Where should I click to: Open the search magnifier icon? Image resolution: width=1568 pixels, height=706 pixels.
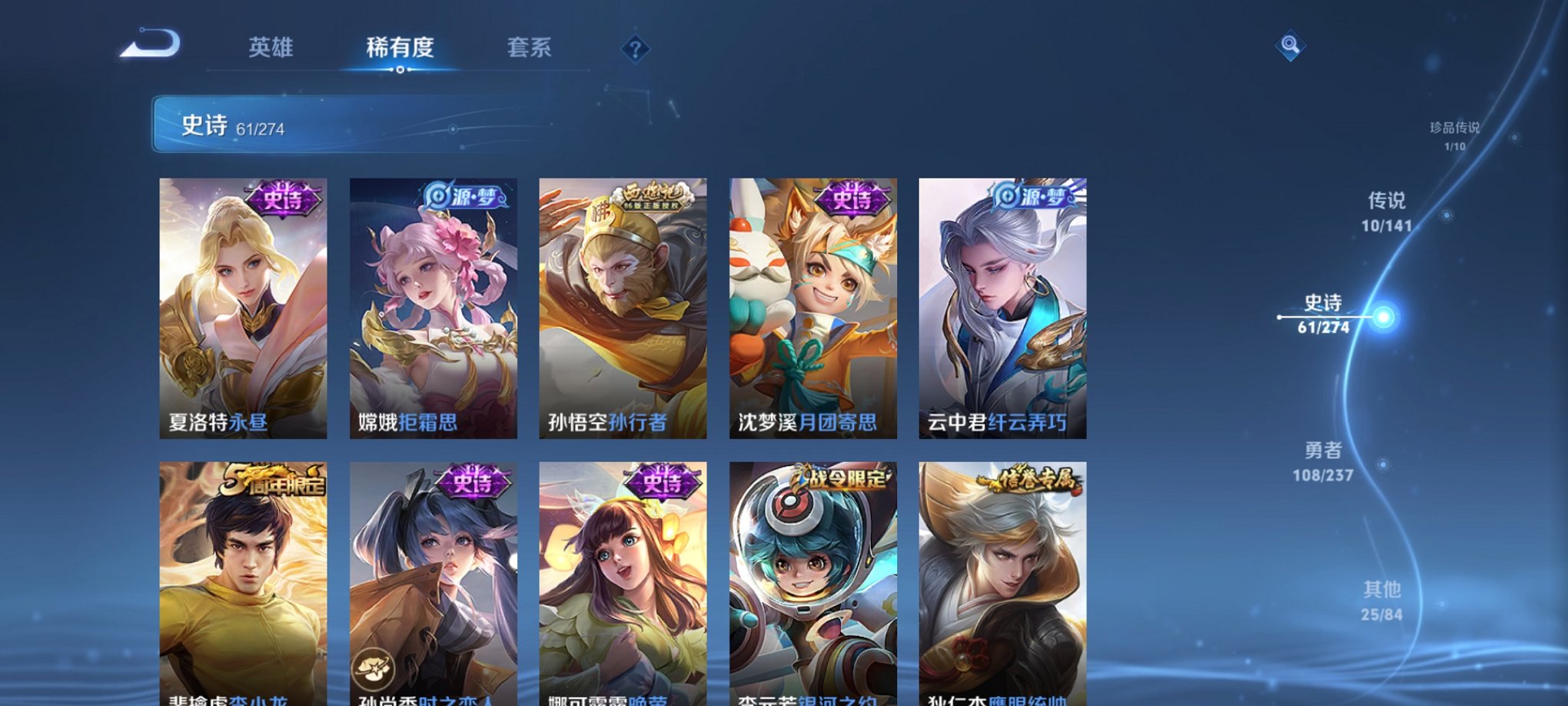[x=1291, y=45]
